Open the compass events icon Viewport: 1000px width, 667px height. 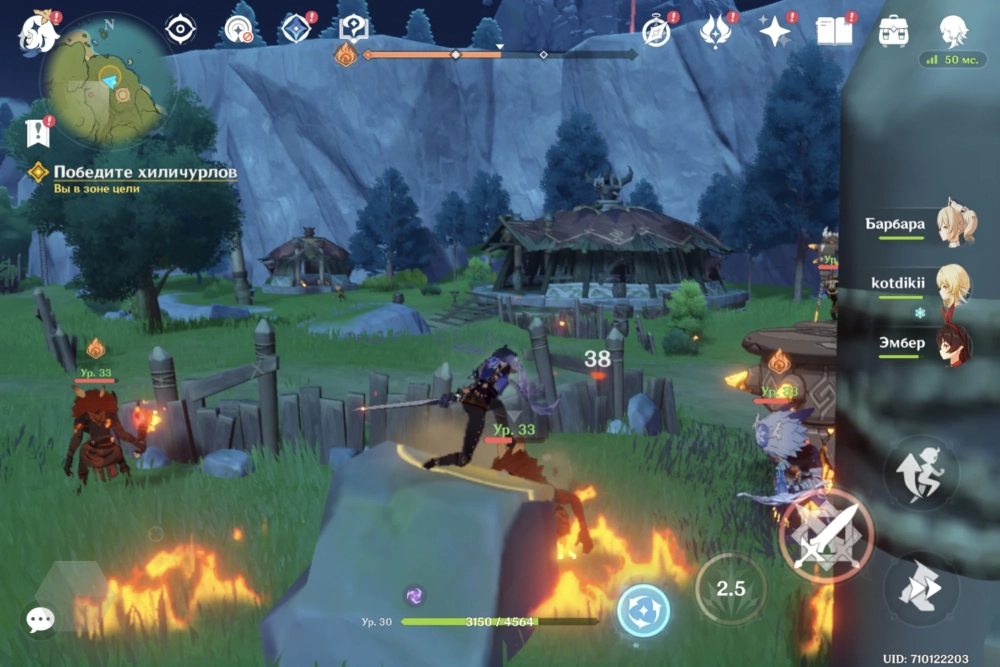pos(656,32)
